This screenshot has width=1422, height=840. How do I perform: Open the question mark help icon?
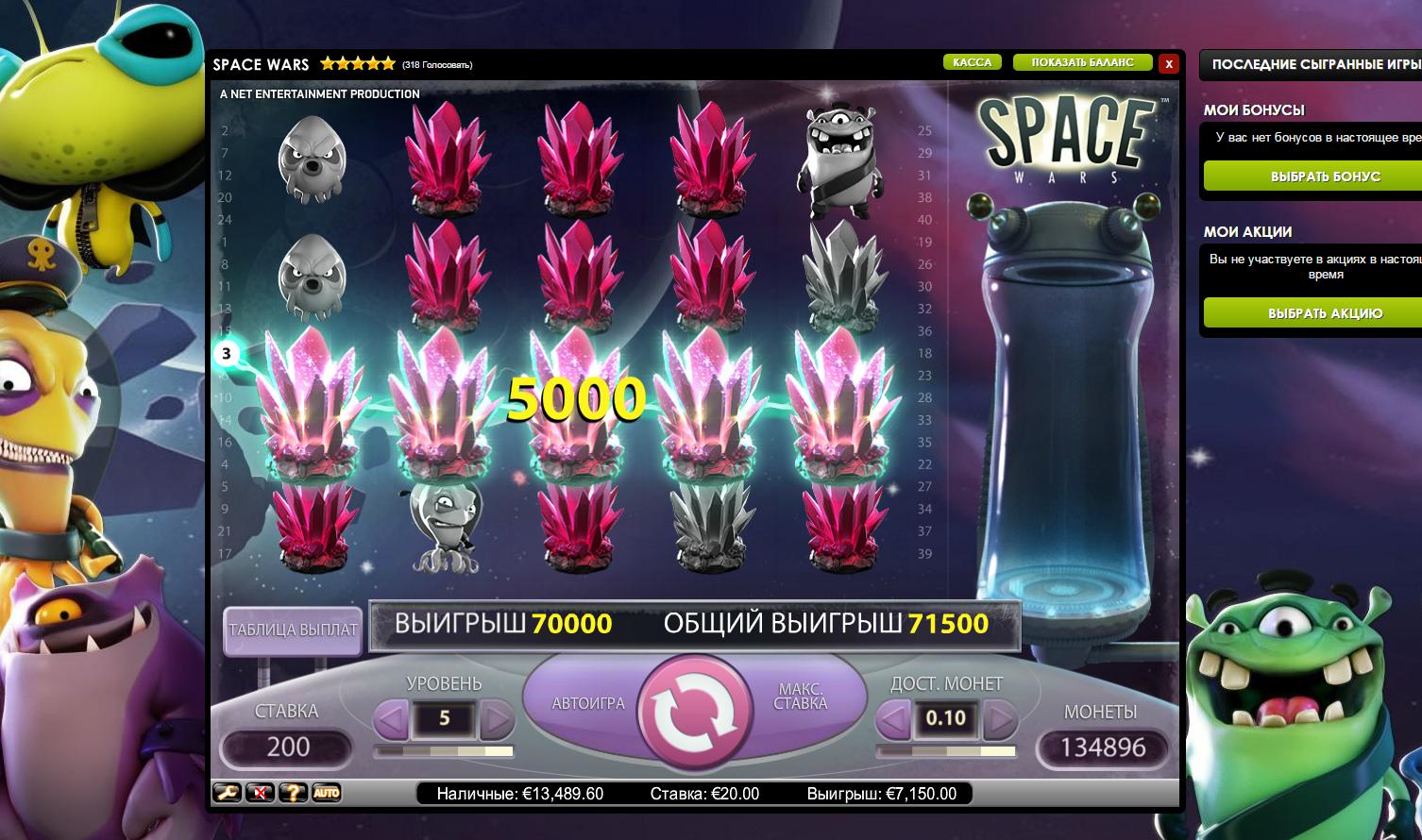click(293, 793)
